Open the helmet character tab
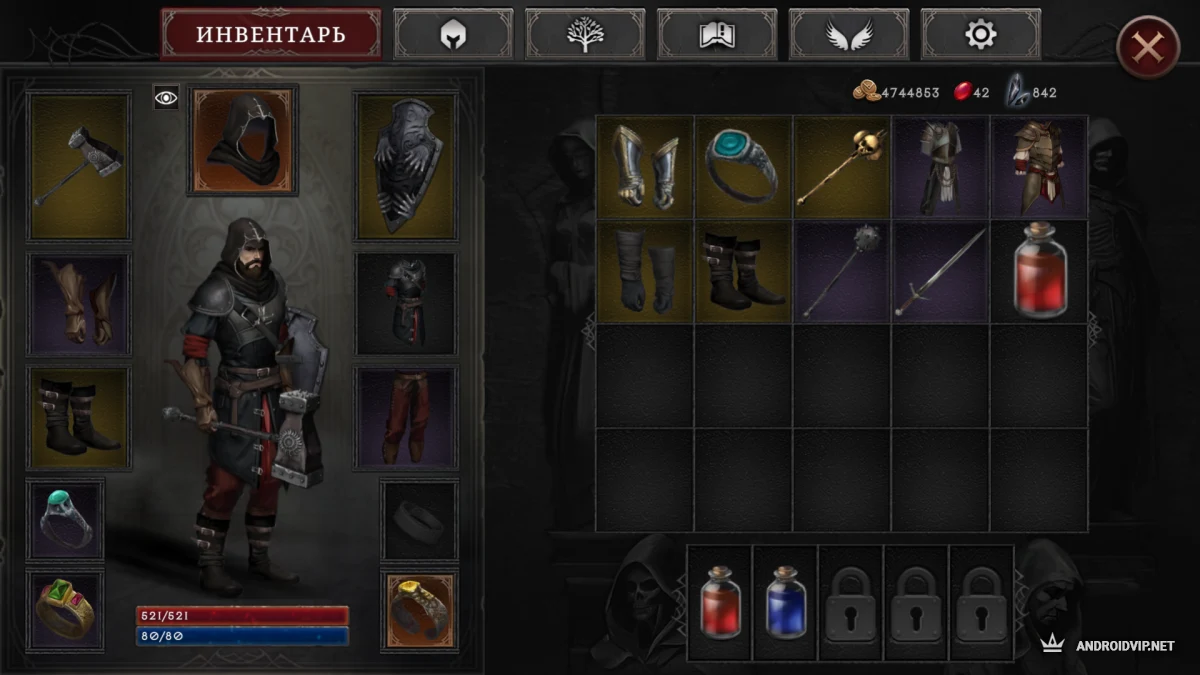The image size is (1200, 675). coord(453,35)
